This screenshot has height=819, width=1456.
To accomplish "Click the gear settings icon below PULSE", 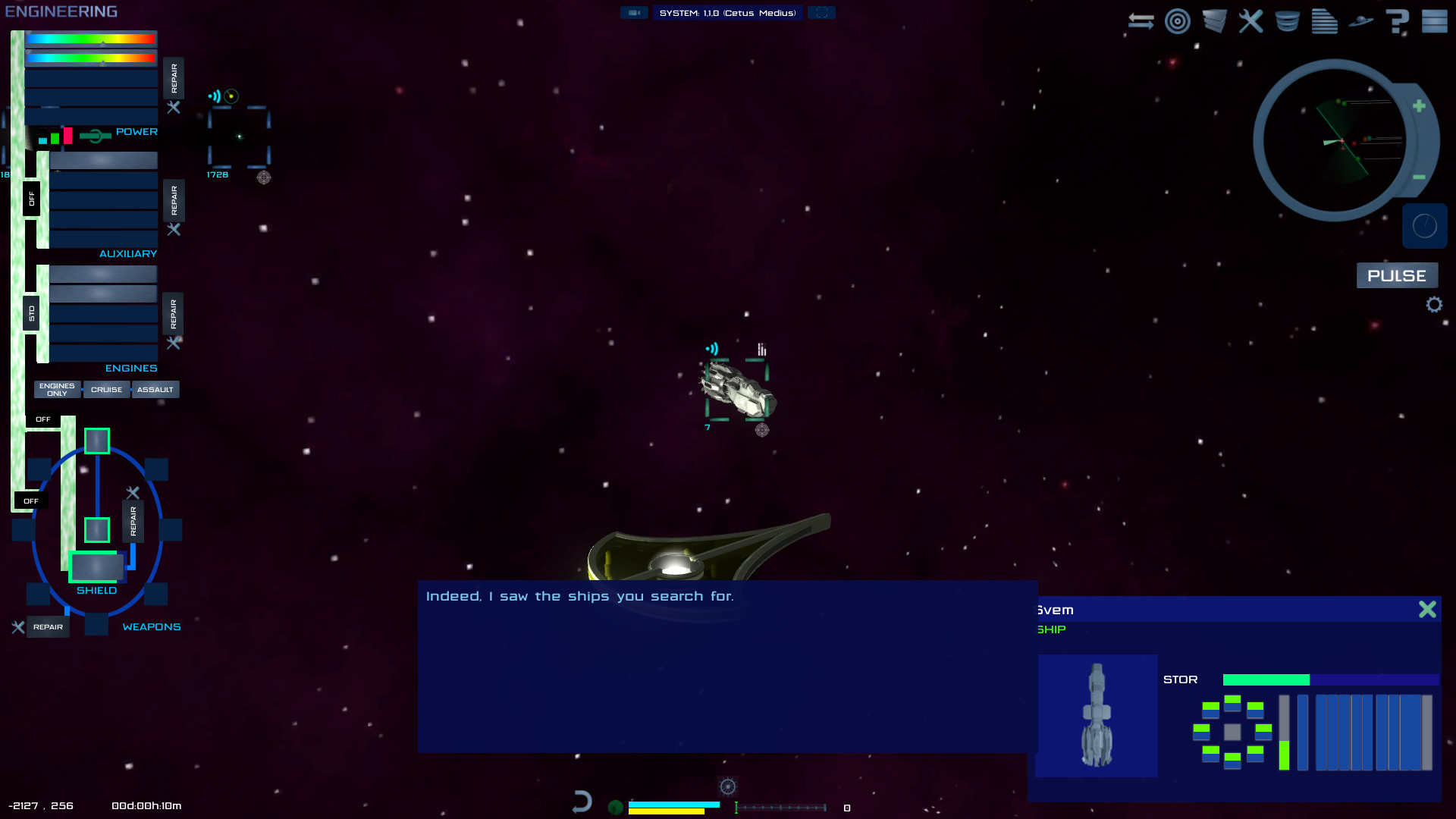I will (1433, 305).
